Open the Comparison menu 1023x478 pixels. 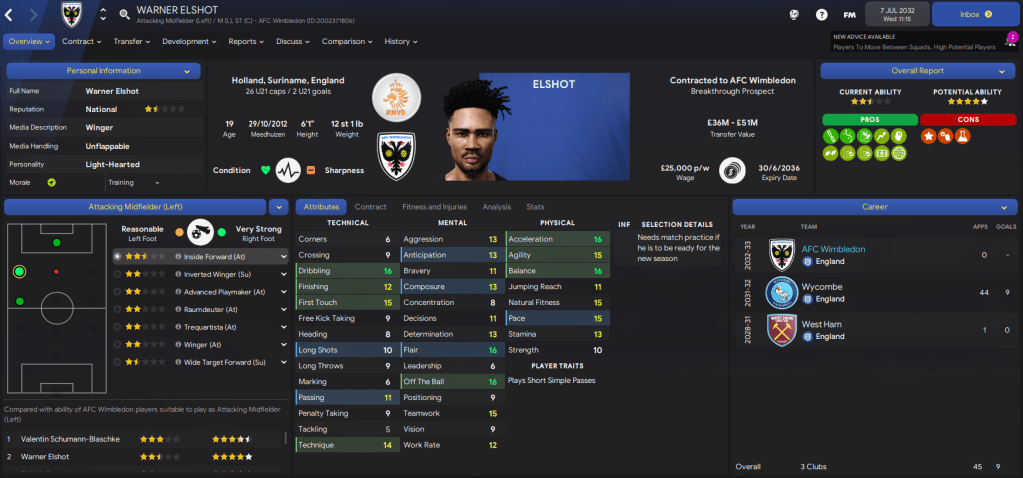[348, 41]
